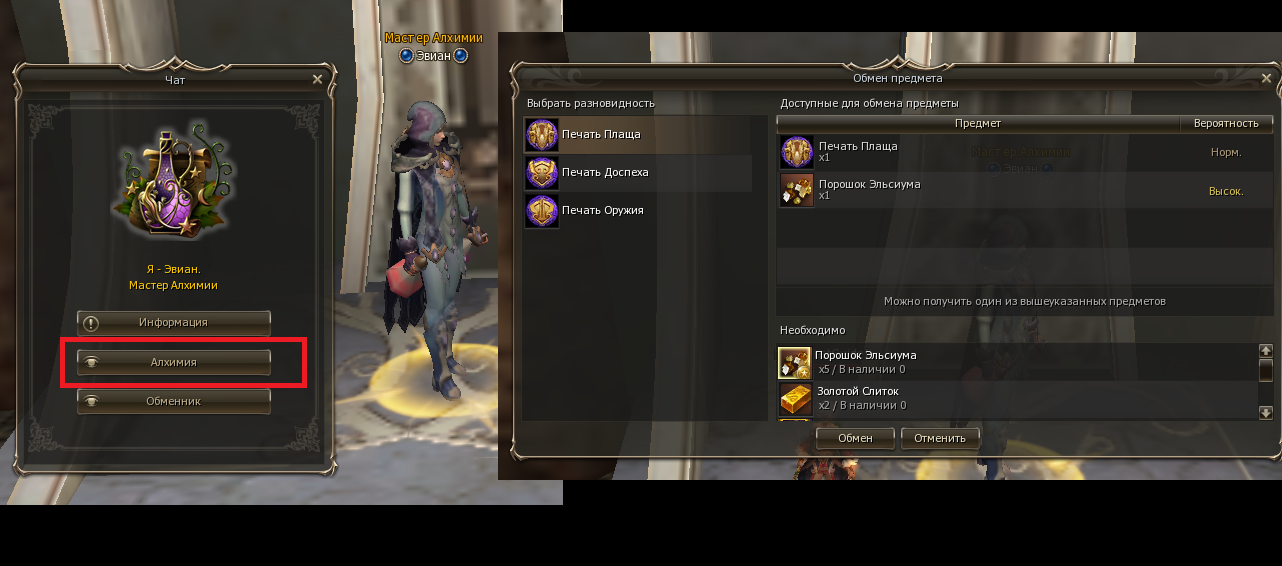Choose the Алхимия dialogue option
Image resolution: width=1282 pixels, height=566 pixels.
pyautogui.click(x=174, y=362)
